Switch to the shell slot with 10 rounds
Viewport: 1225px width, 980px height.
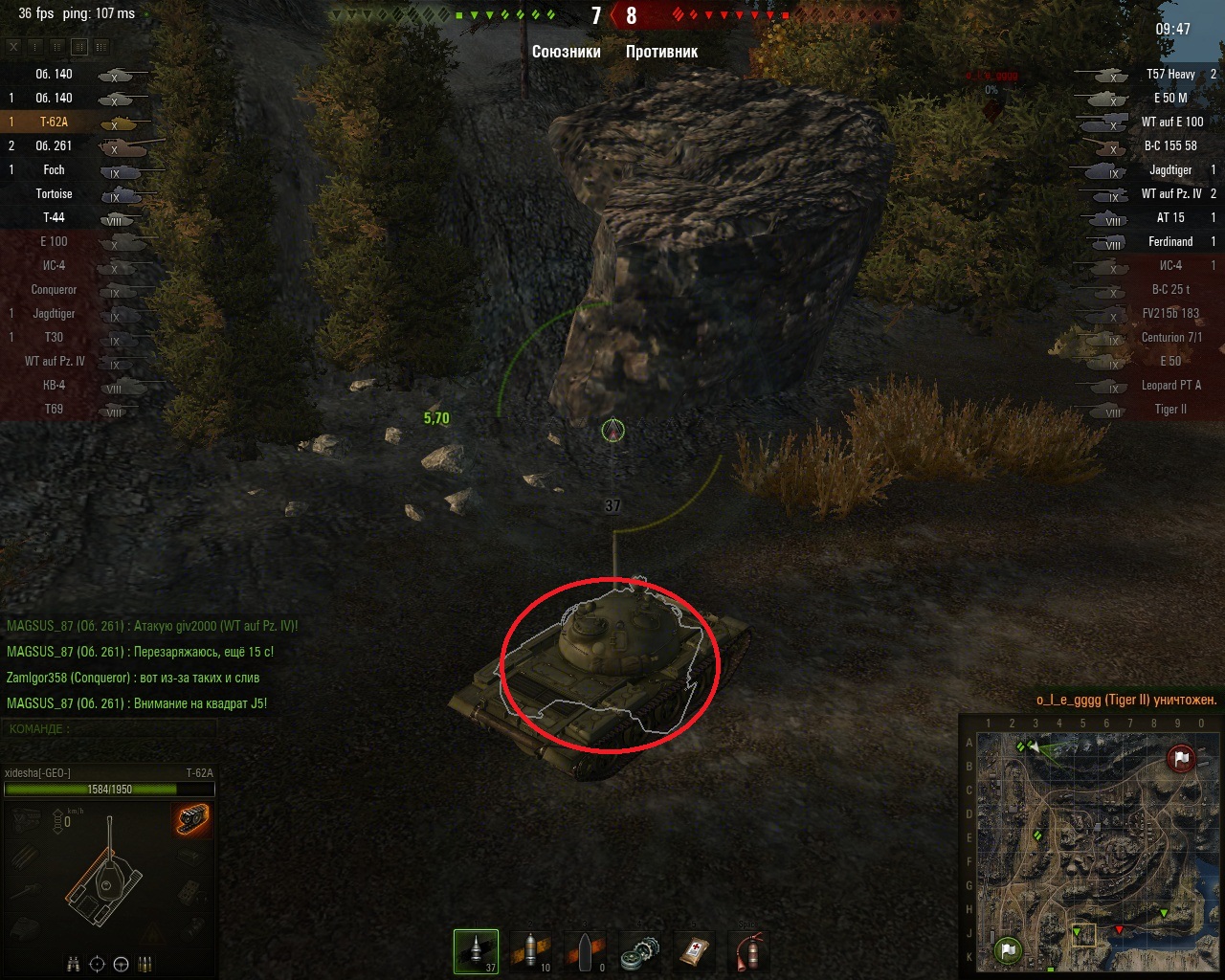pos(531,951)
